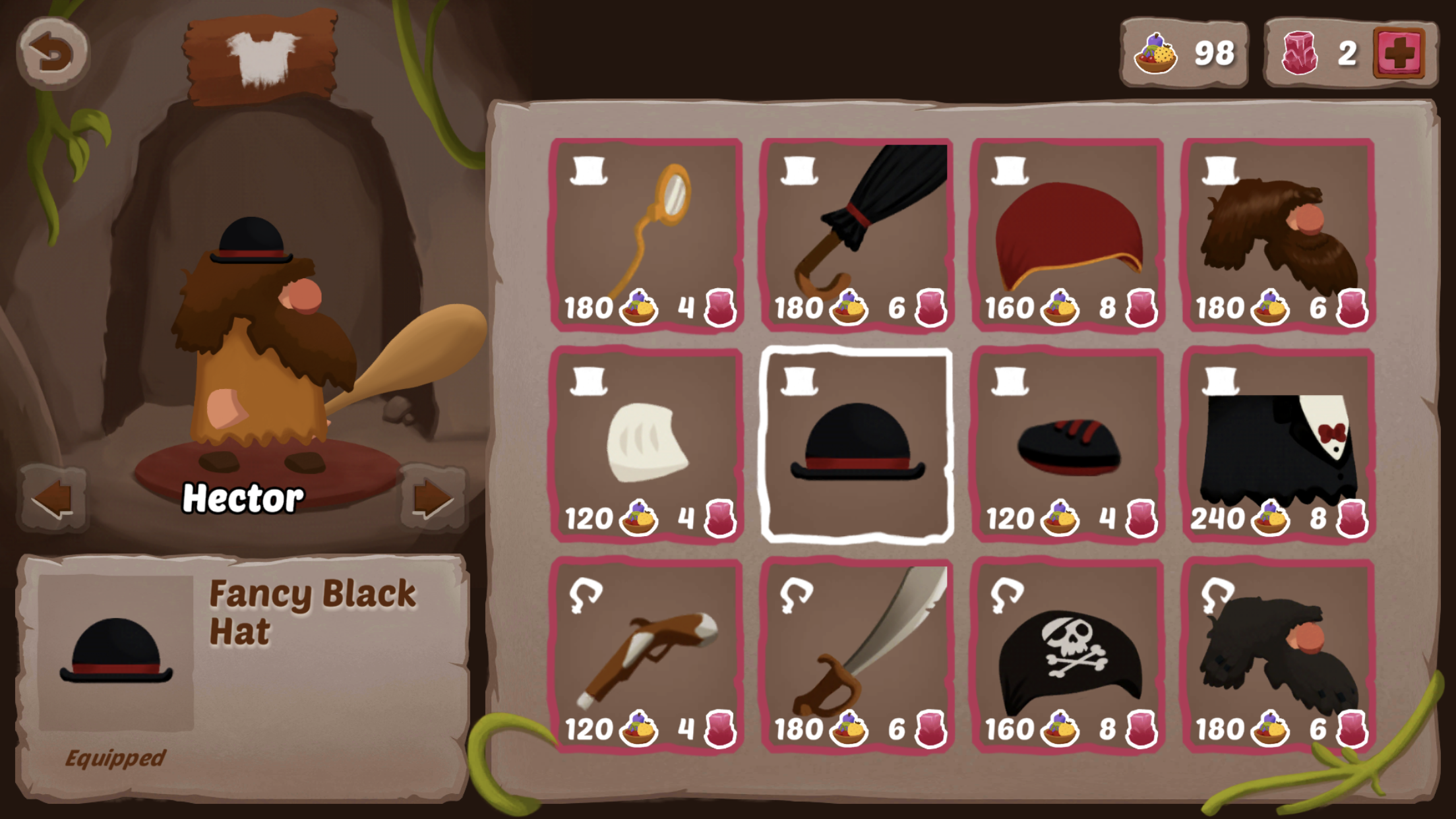The width and height of the screenshot is (1456, 819).
Task: Go back with the return arrow button
Action: (53, 53)
